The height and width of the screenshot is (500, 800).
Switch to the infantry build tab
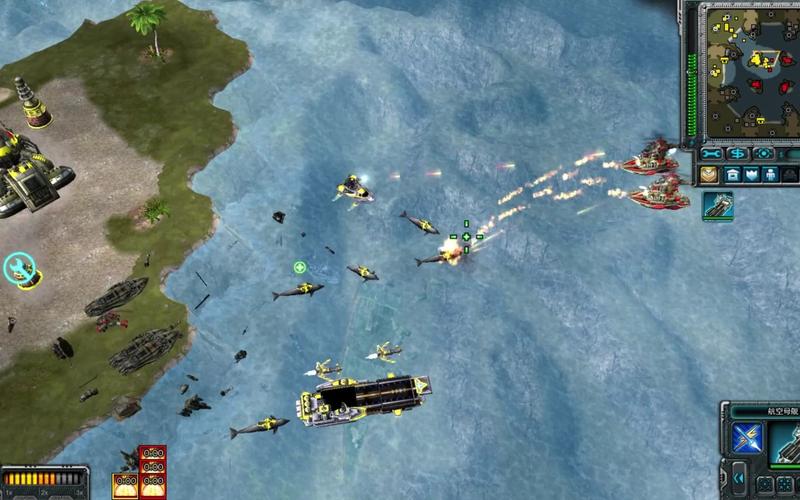[771, 174]
